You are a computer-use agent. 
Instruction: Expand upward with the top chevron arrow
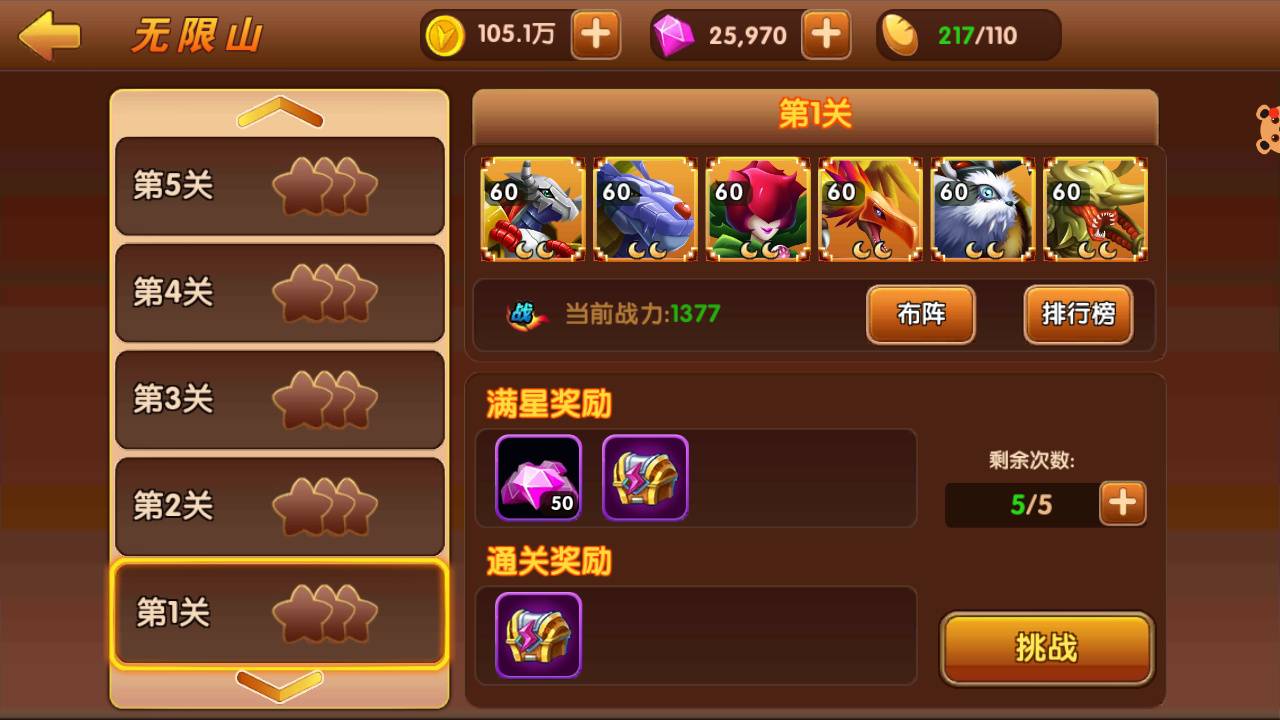280,112
